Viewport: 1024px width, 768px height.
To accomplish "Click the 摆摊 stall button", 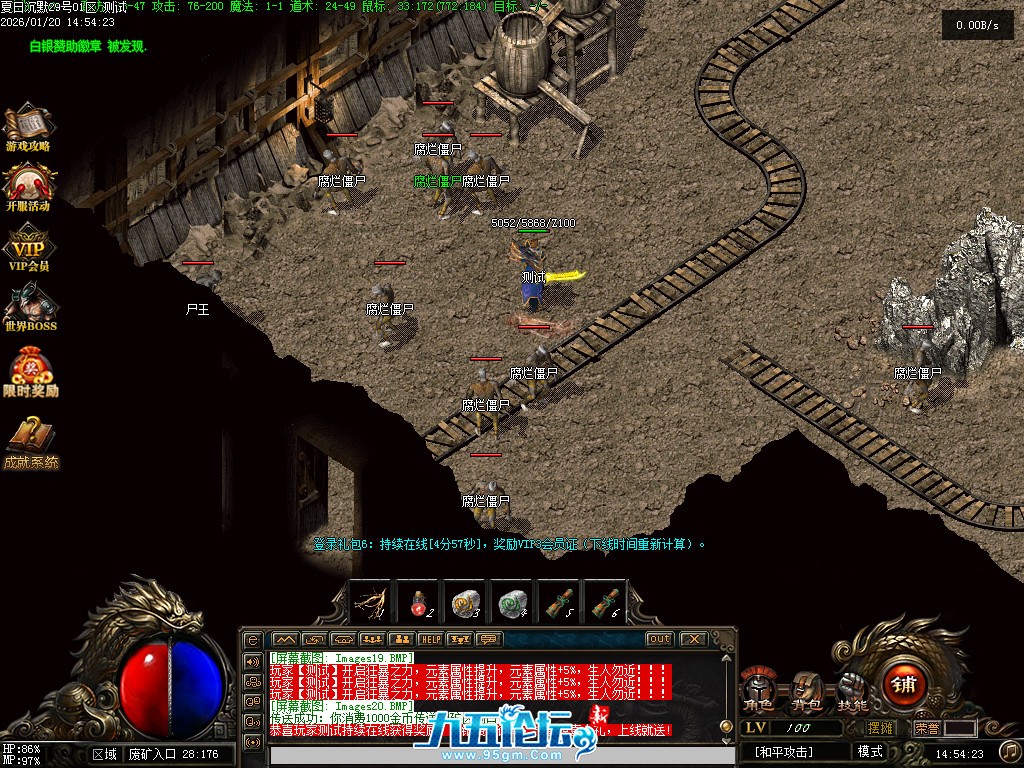I will 879,728.
